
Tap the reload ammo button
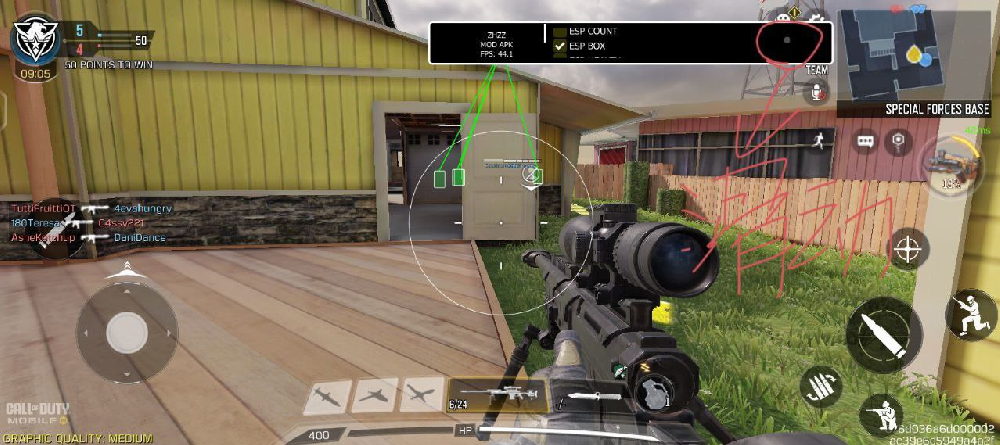pyautogui.click(x=820, y=386)
